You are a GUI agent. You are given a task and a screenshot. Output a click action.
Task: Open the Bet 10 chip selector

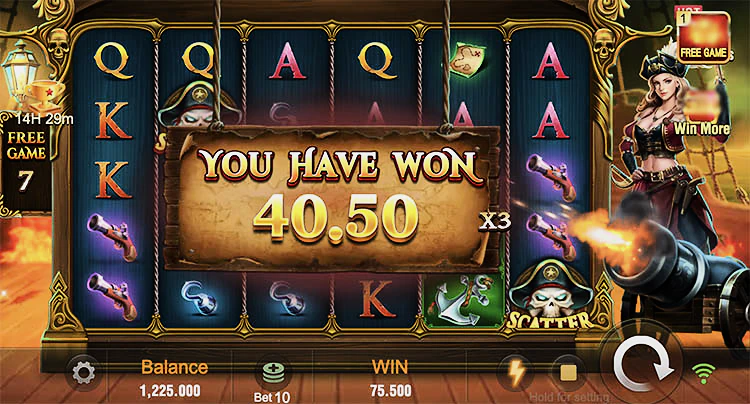coord(273,375)
